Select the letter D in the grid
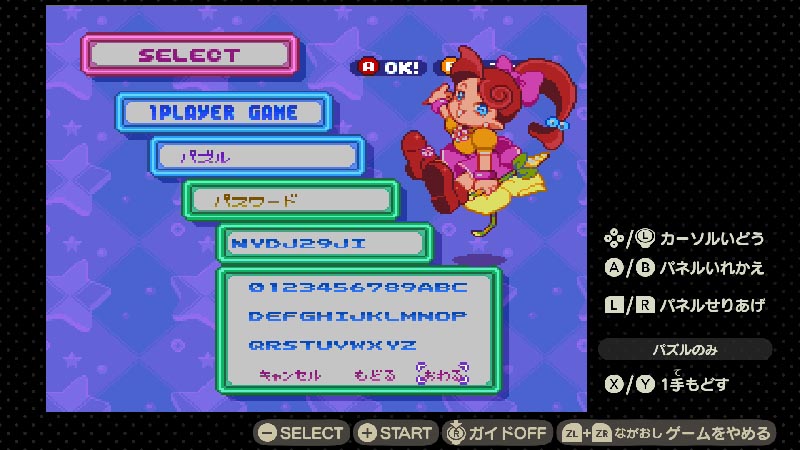This screenshot has width=800, height=450. [x=255, y=317]
